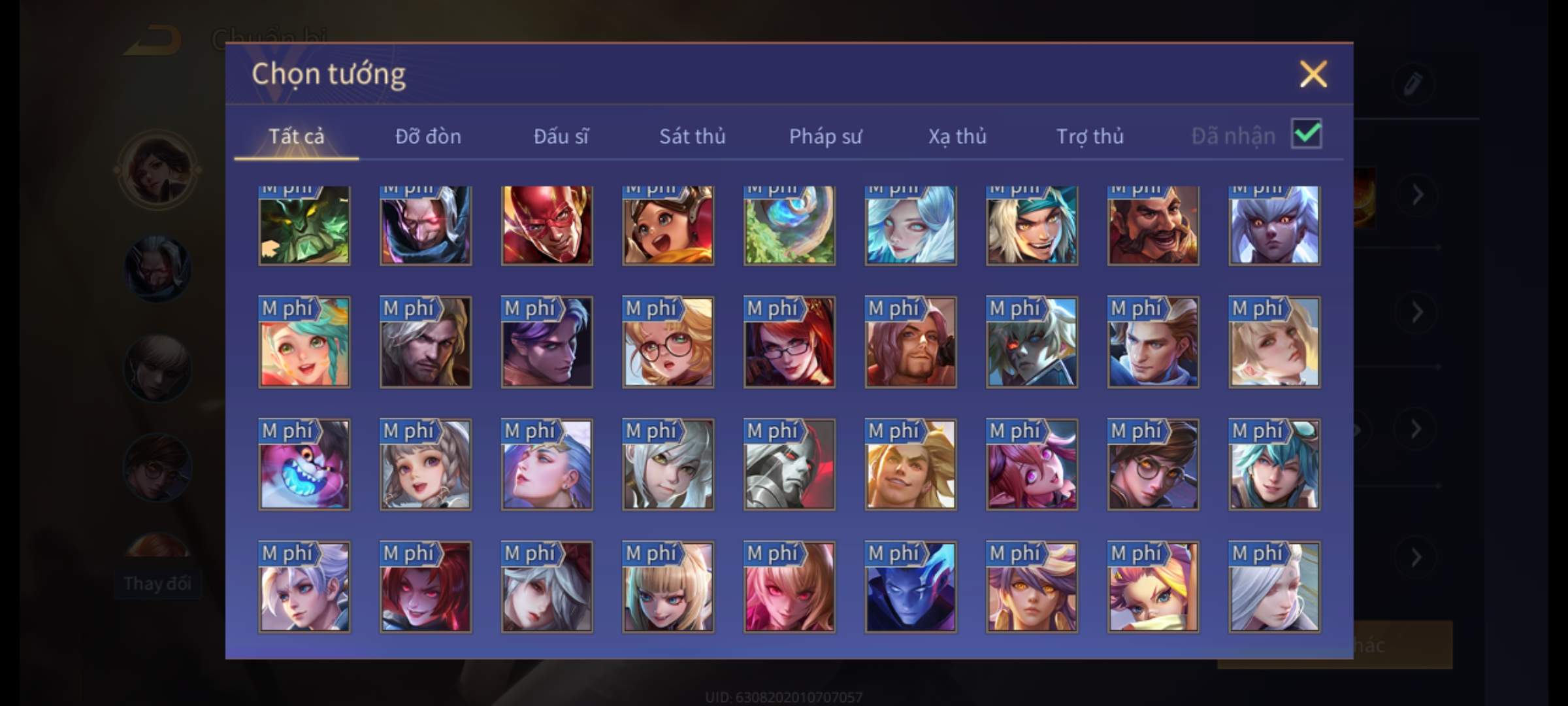Select the silver armored knight hero portrait
Image resolution: width=1568 pixels, height=706 pixels.
pyautogui.click(x=789, y=465)
